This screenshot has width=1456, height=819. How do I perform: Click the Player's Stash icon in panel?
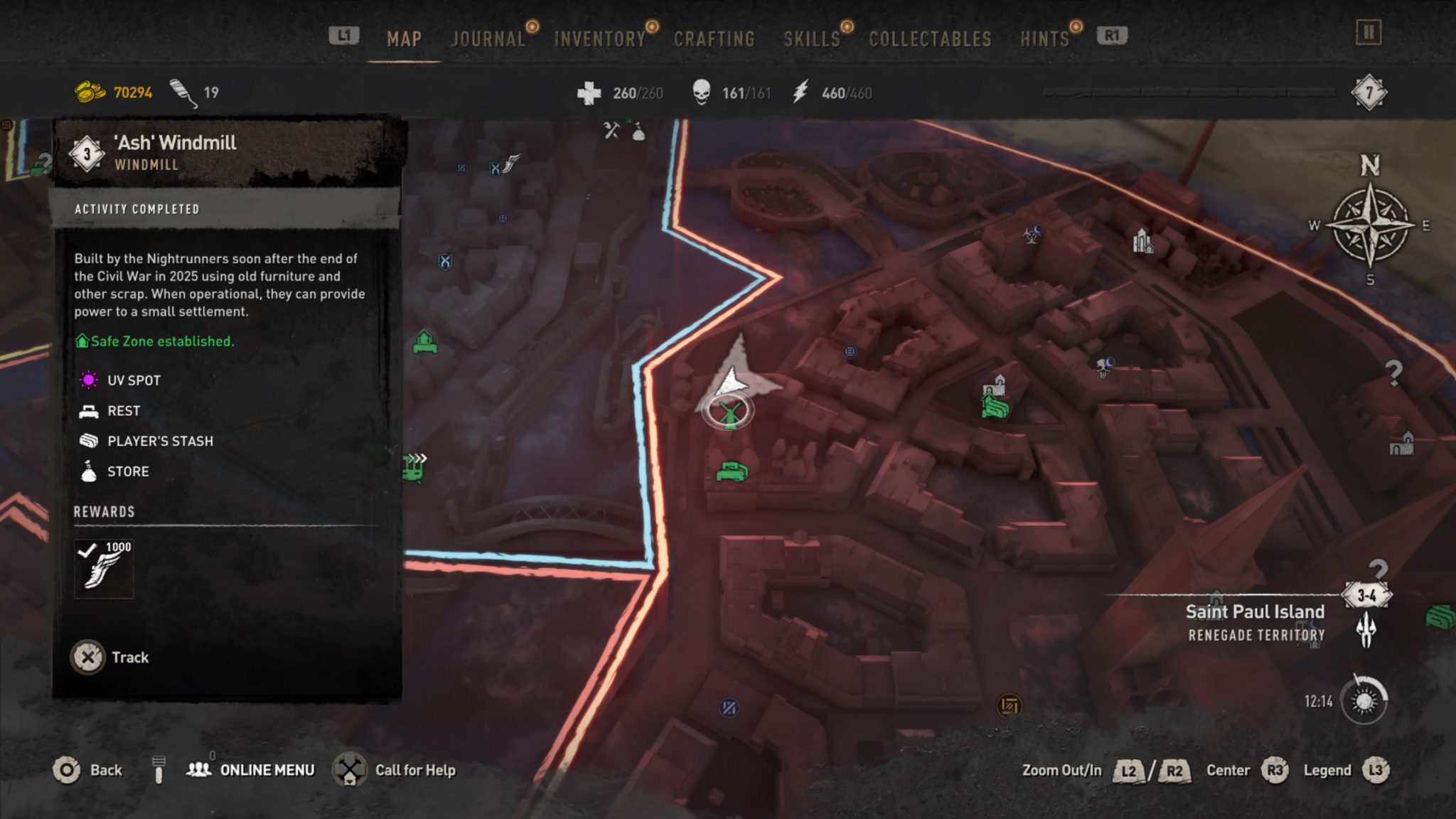(x=87, y=440)
